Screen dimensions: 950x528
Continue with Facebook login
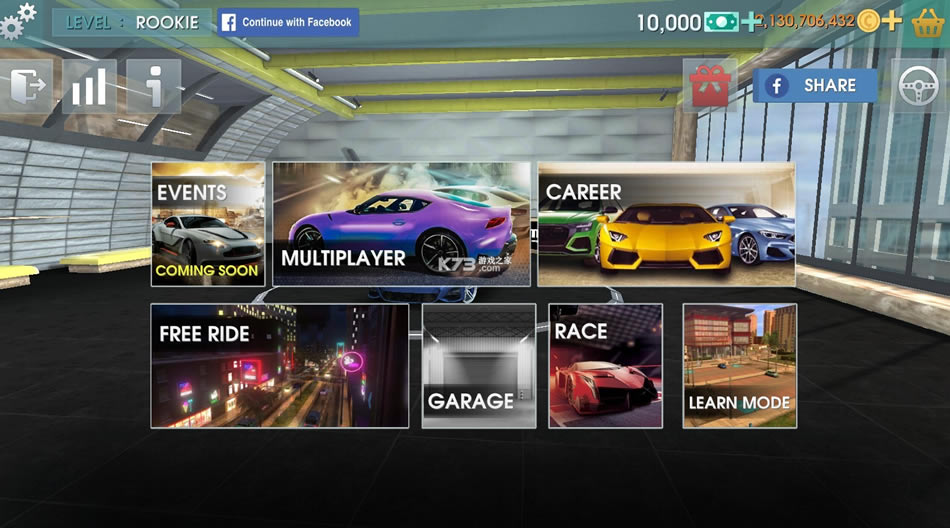coord(288,22)
